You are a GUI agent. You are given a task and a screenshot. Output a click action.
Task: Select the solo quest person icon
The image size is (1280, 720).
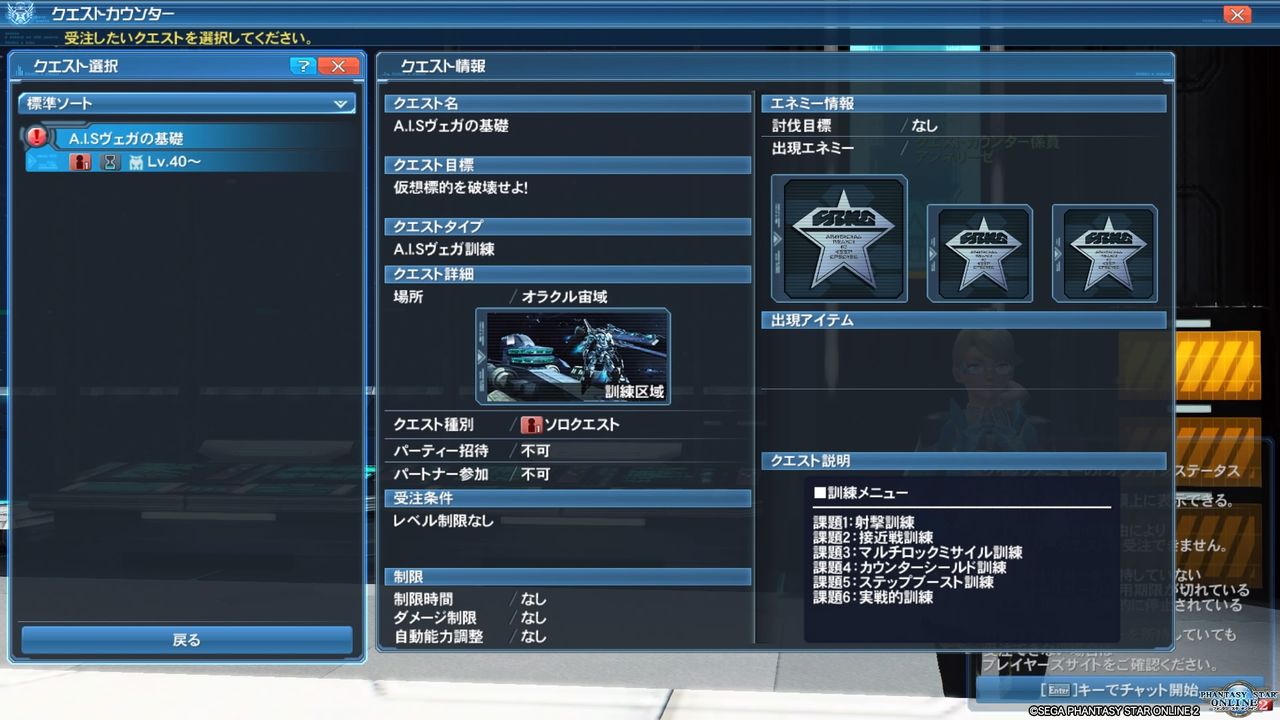click(x=530, y=425)
